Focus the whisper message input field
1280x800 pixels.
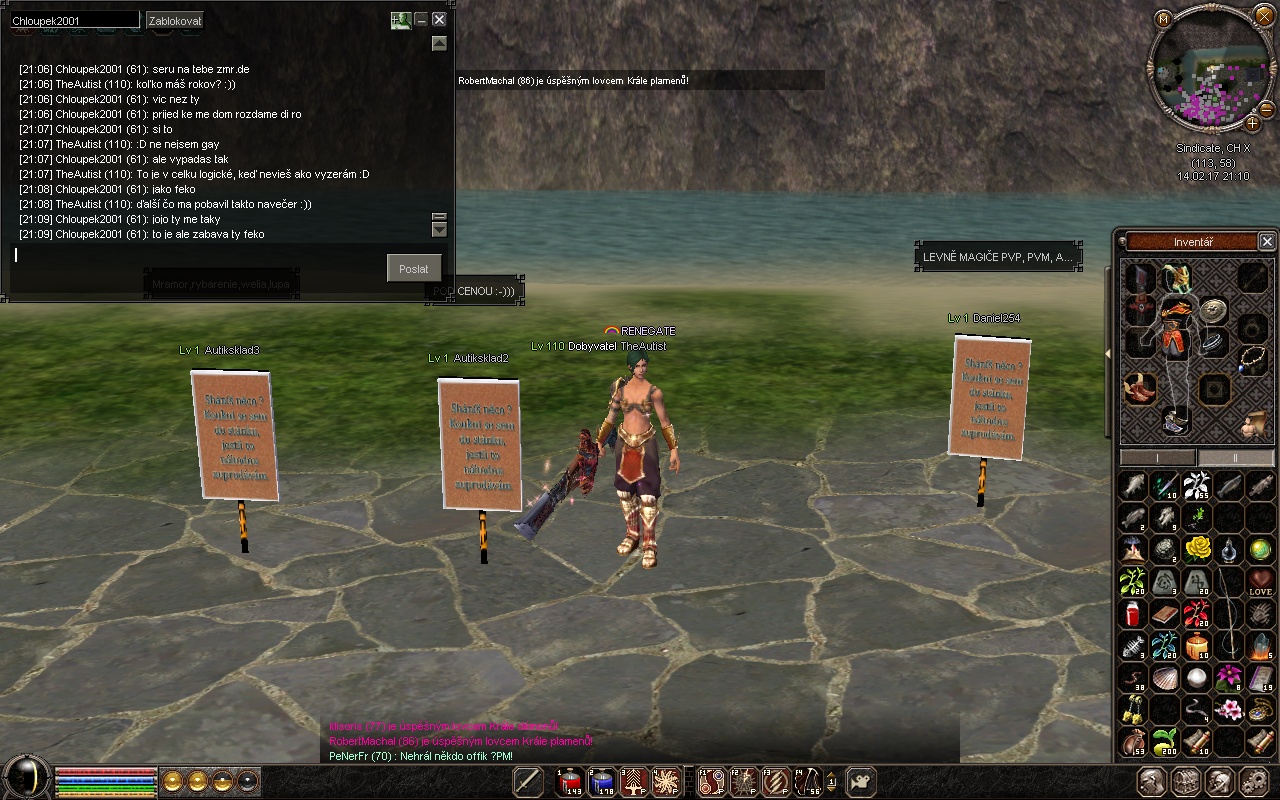pyautogui.click(x=200, y=256)
